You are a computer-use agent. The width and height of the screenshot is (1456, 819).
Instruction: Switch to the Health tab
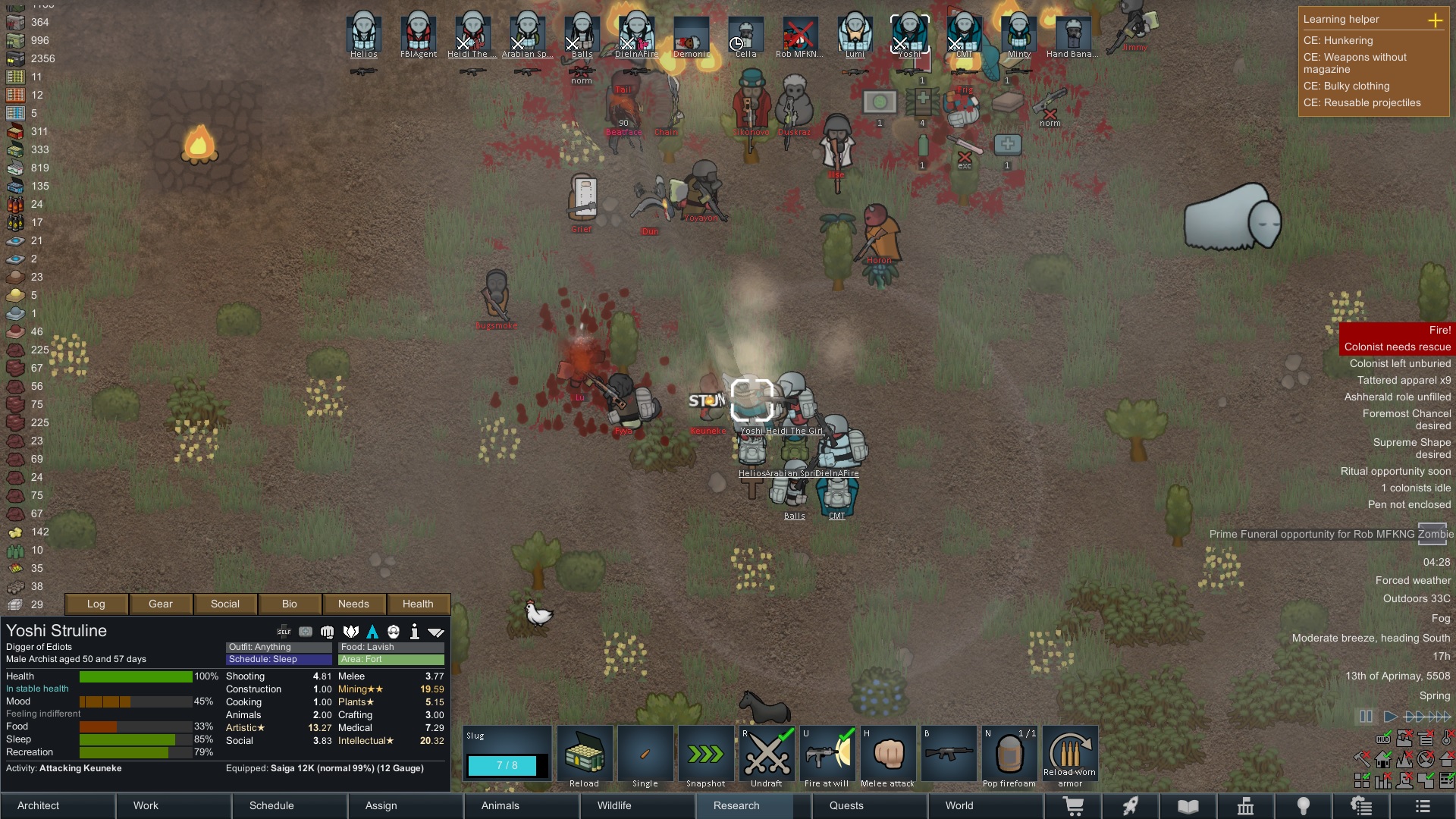418,604
